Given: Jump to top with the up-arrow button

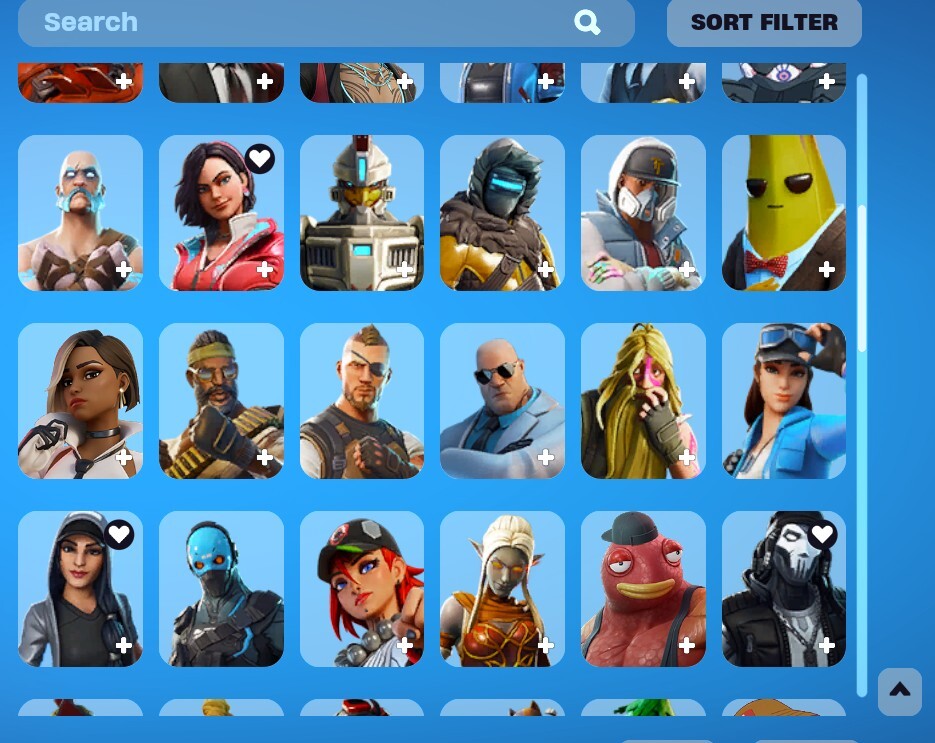Looking at the screenshot, I should click(899, 690).
